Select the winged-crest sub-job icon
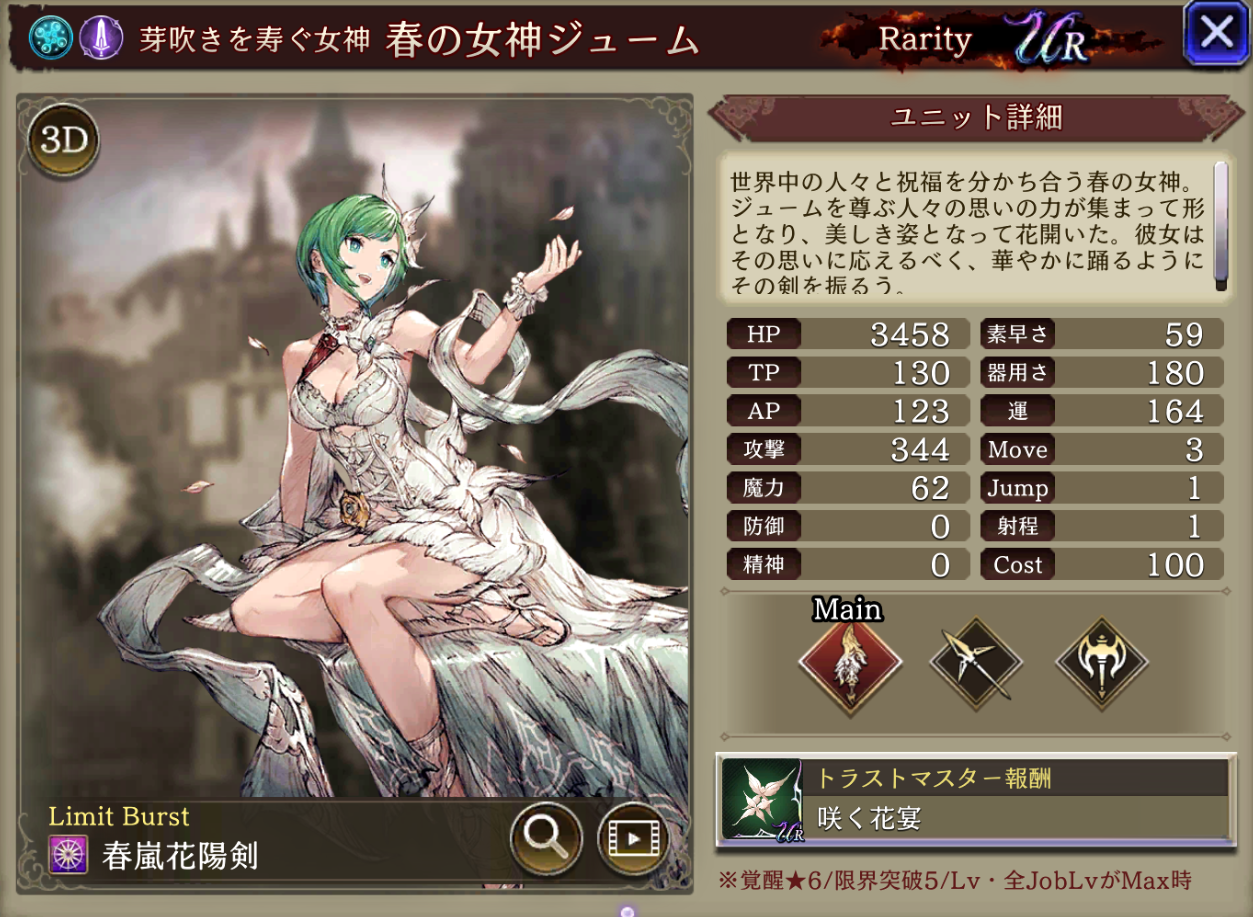Screen dimensions: 1253x917 tap(1102, 660)
